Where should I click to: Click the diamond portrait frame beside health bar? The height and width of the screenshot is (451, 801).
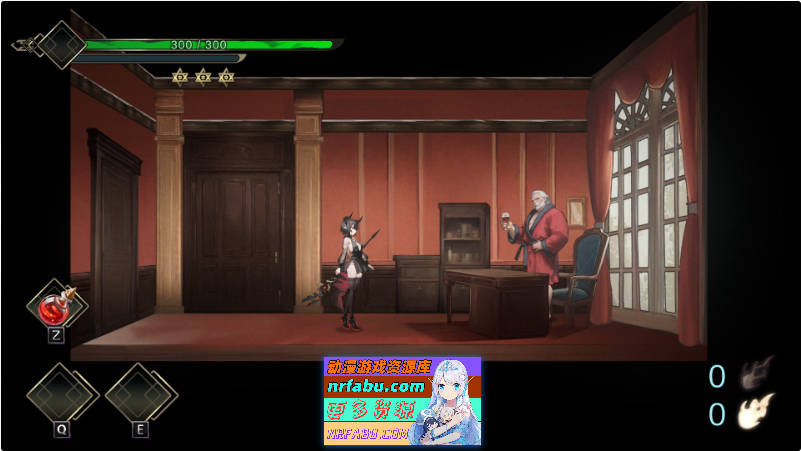pos(61,45)
